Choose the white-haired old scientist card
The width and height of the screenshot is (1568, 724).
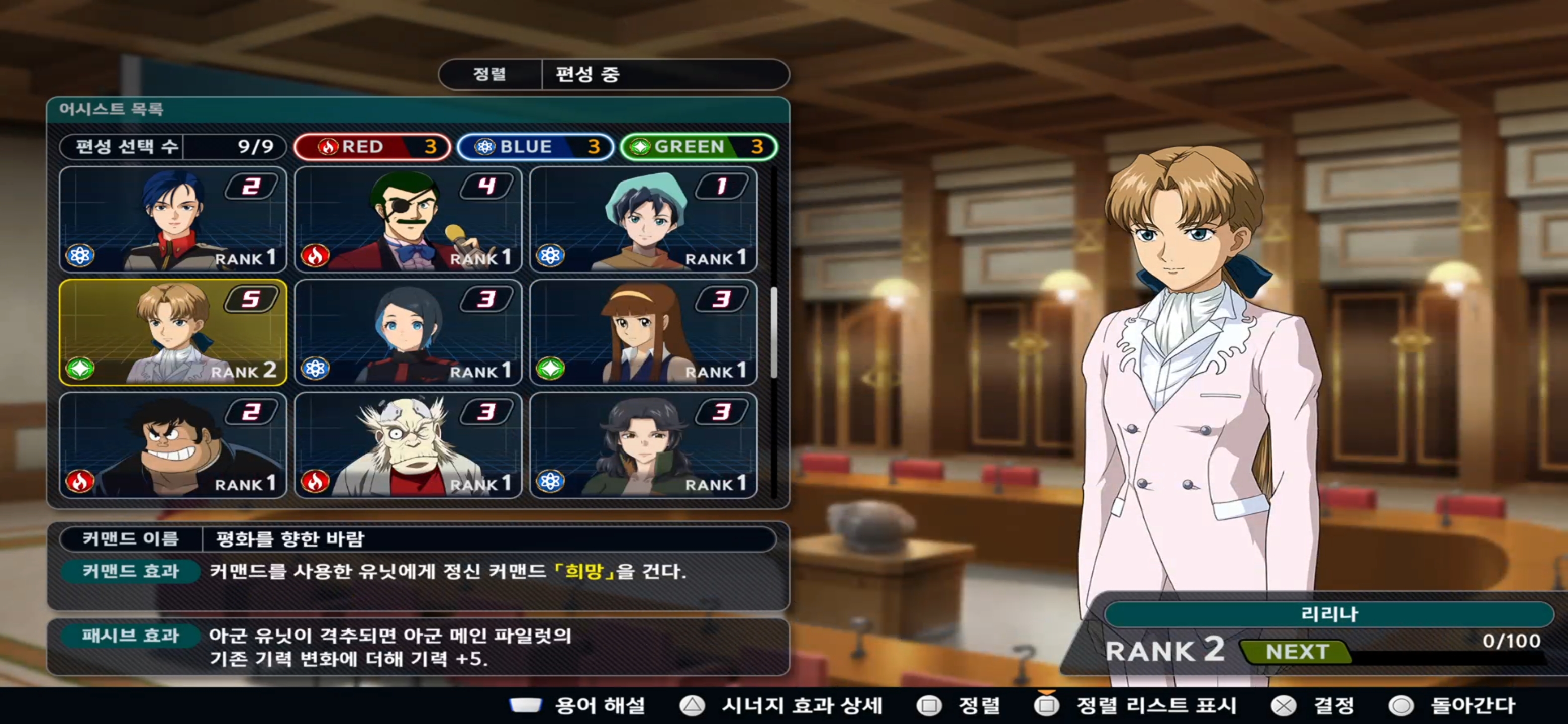408,445
